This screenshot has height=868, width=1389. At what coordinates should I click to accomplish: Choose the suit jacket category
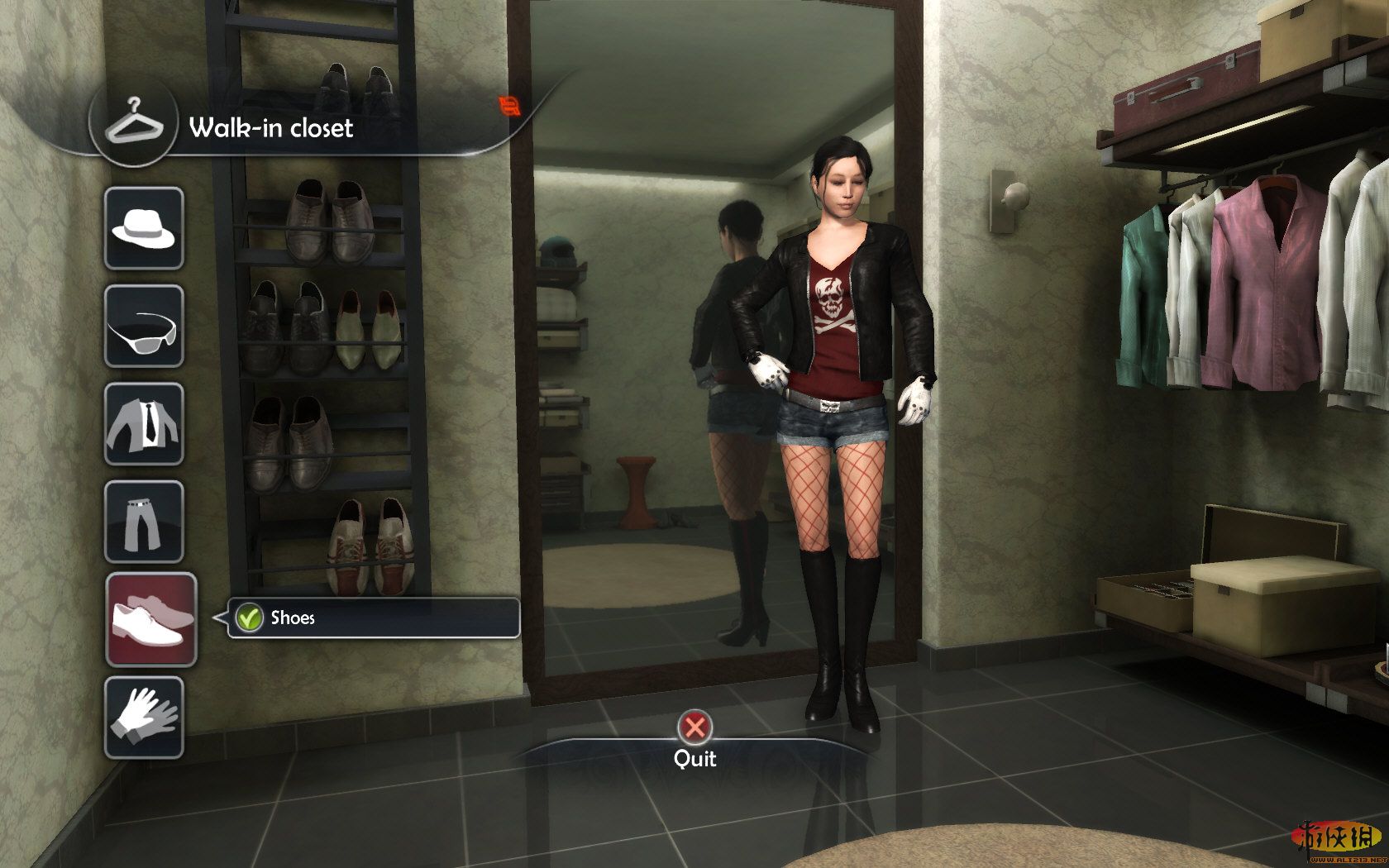(x=144, y=423)
